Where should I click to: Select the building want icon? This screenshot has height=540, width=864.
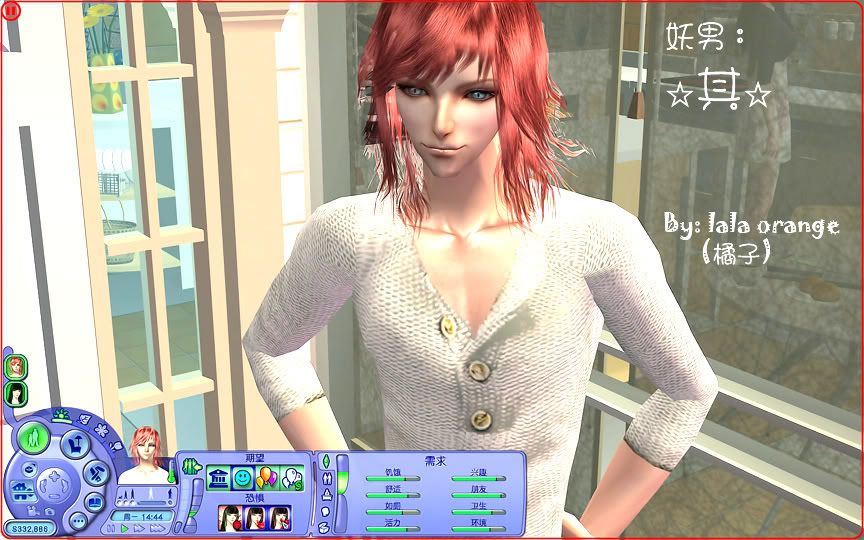(218, 480)
